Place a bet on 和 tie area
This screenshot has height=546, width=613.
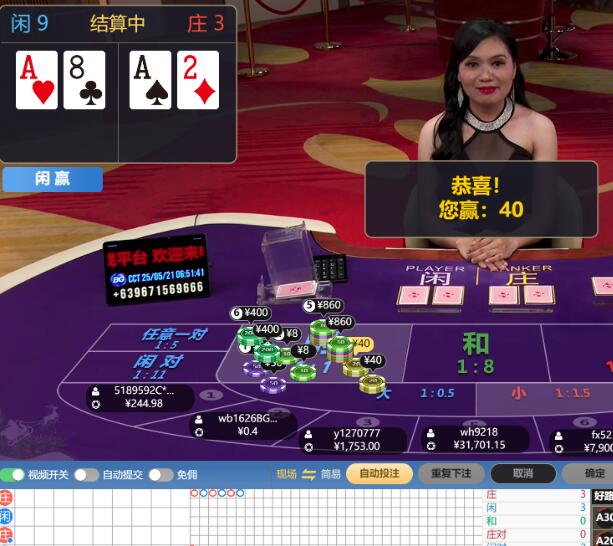pyautogui.click(x=475, y=352)
